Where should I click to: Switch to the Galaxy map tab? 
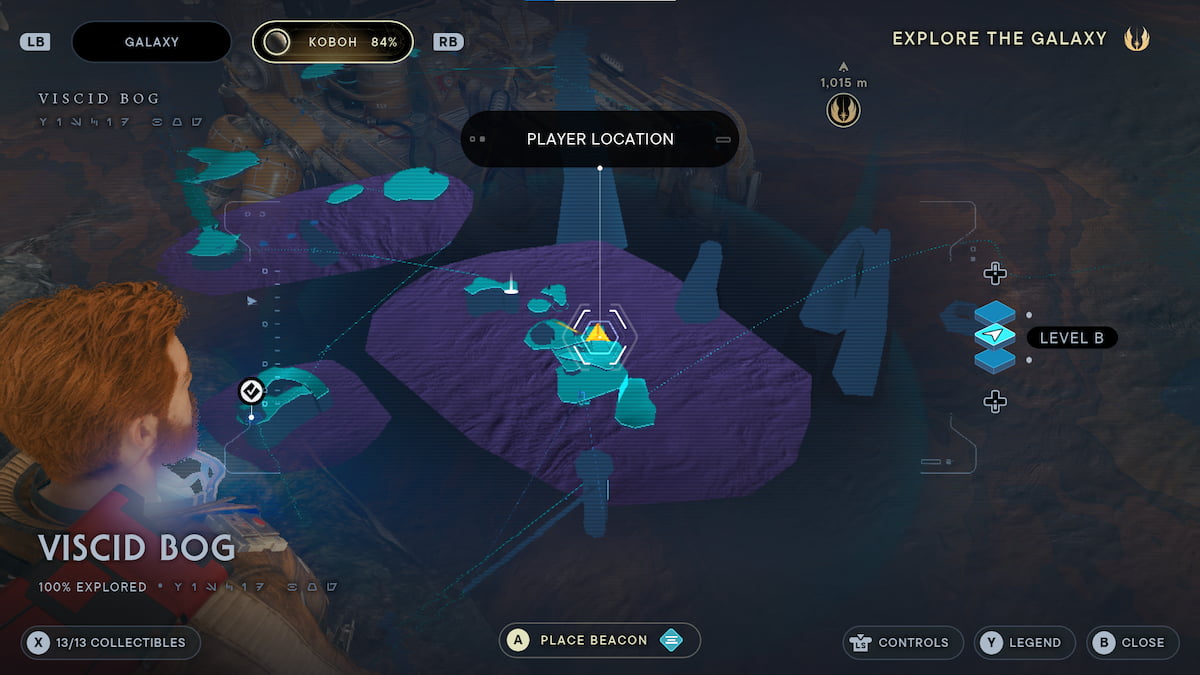pos(152,42)
